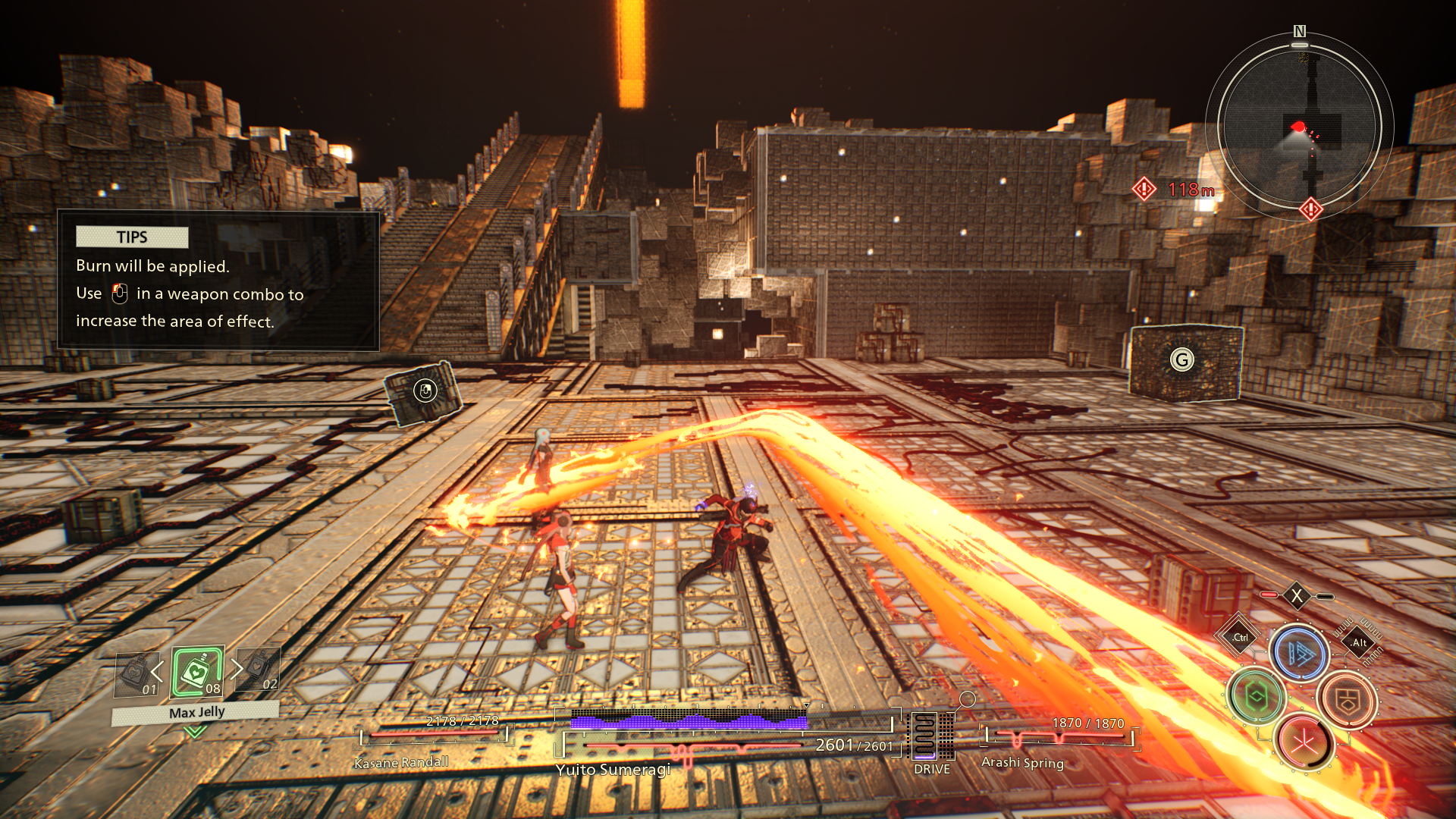Select party member Arashi Spring
This screenshot has width=1456, height=819.
point(1022,762)
